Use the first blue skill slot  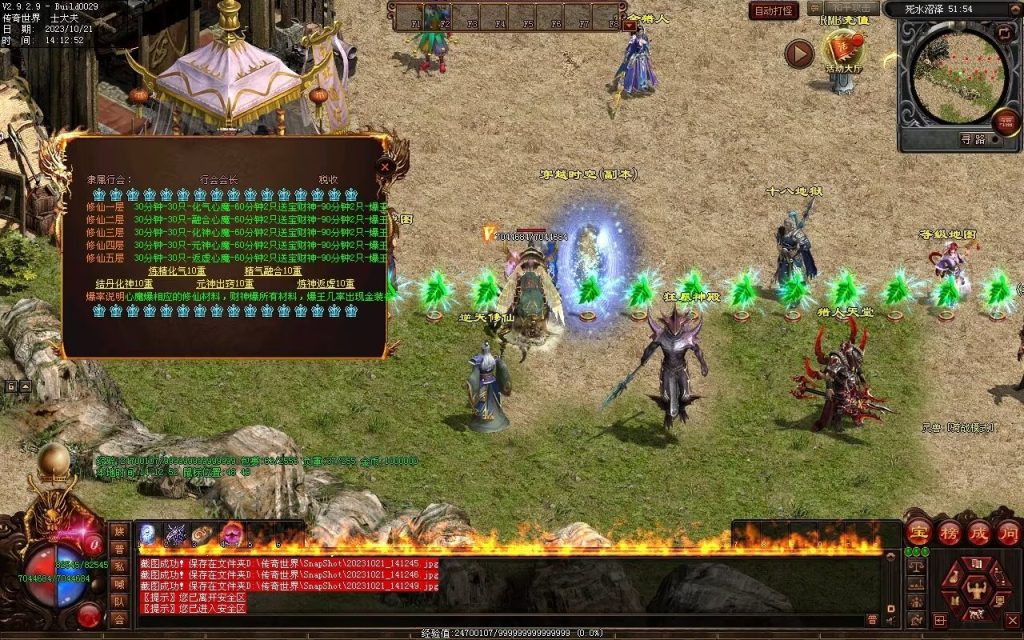click(x=149, y=534)
